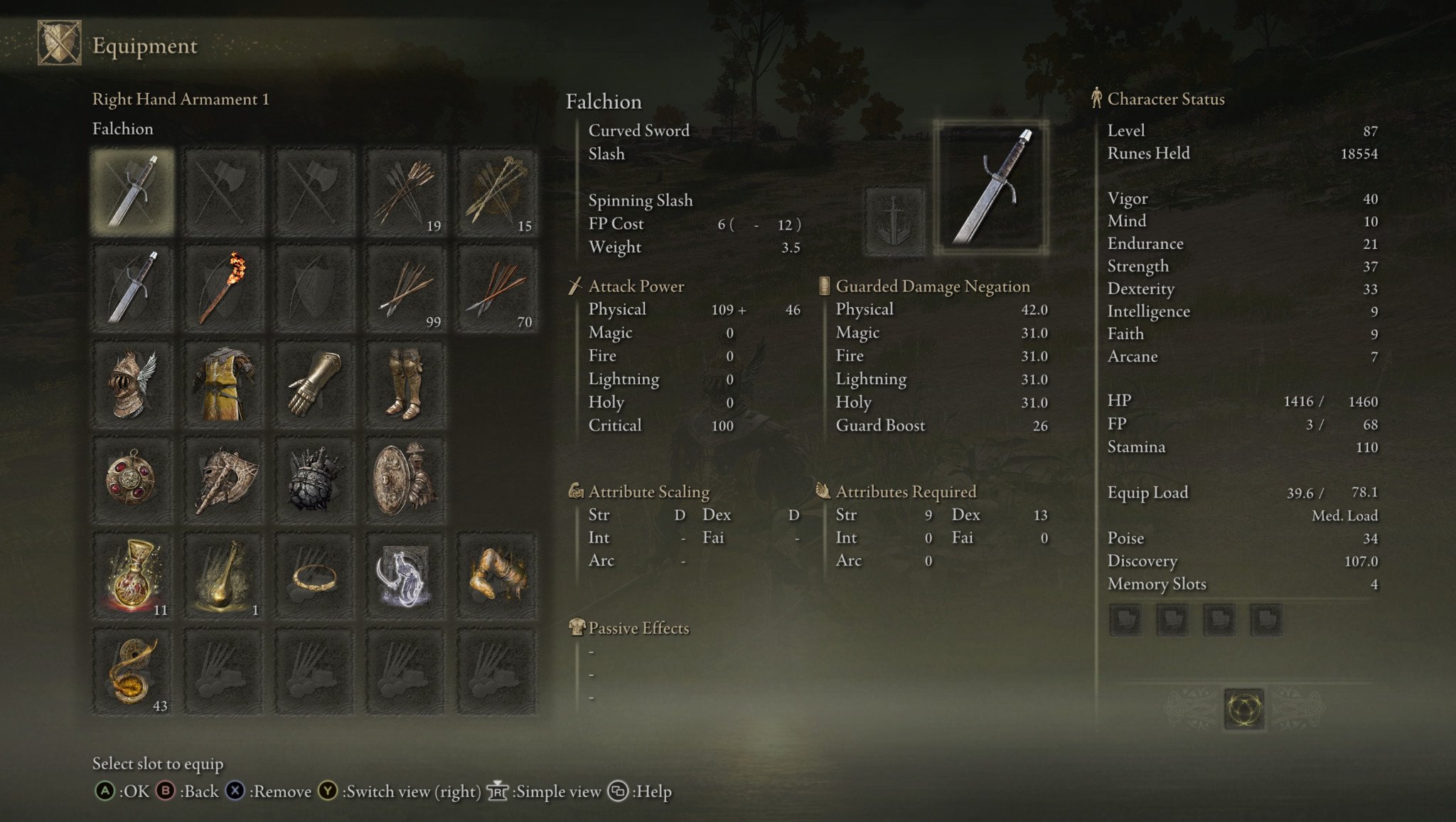Select the bolt slot holding 70 bolts
This screenshot has width=1456, height=822.
(x=497, y=288)
